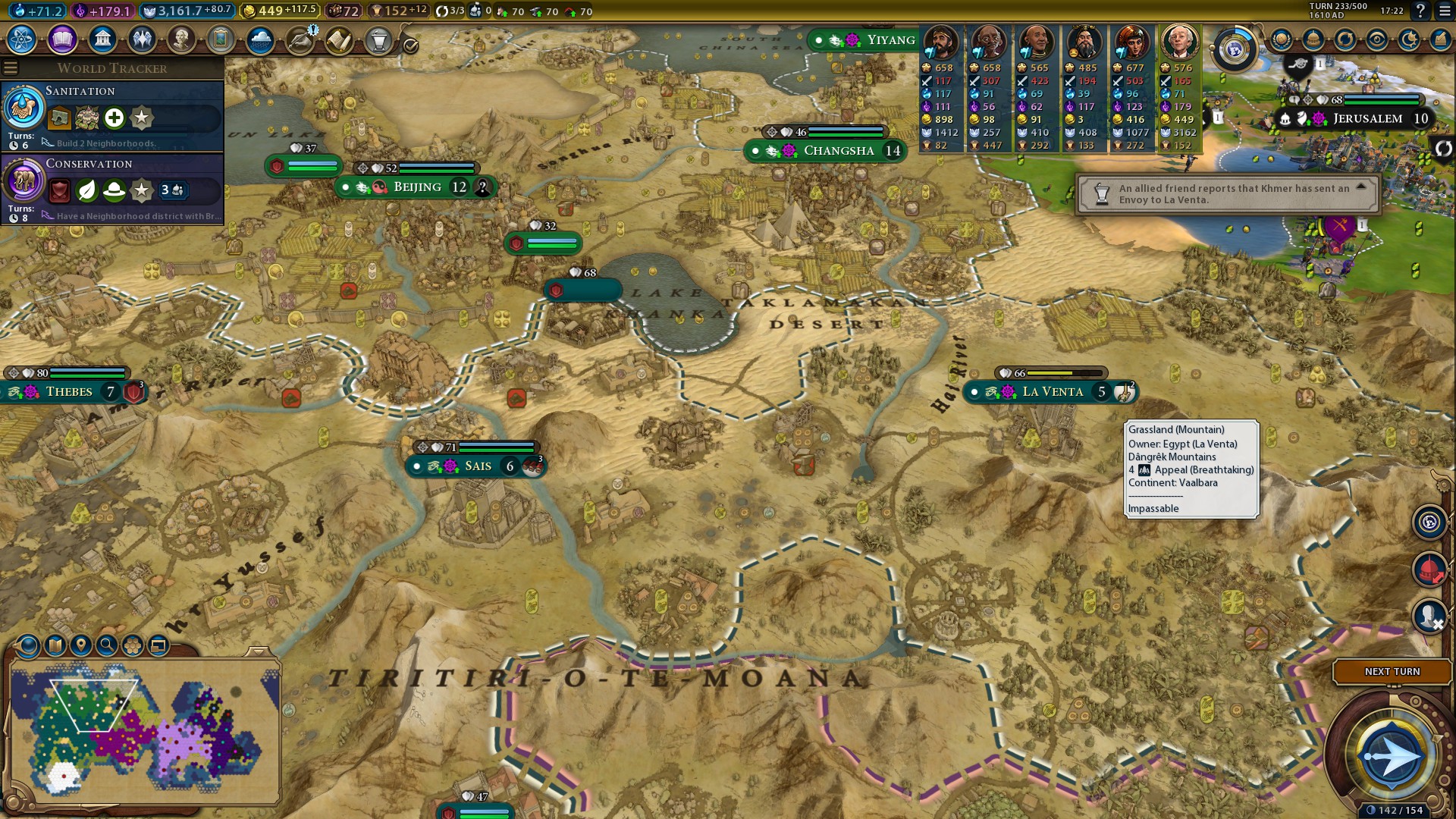Select the Beijing city banner
The height and width of the screenshot is (819, 1456).
click(x=416, y=187)
